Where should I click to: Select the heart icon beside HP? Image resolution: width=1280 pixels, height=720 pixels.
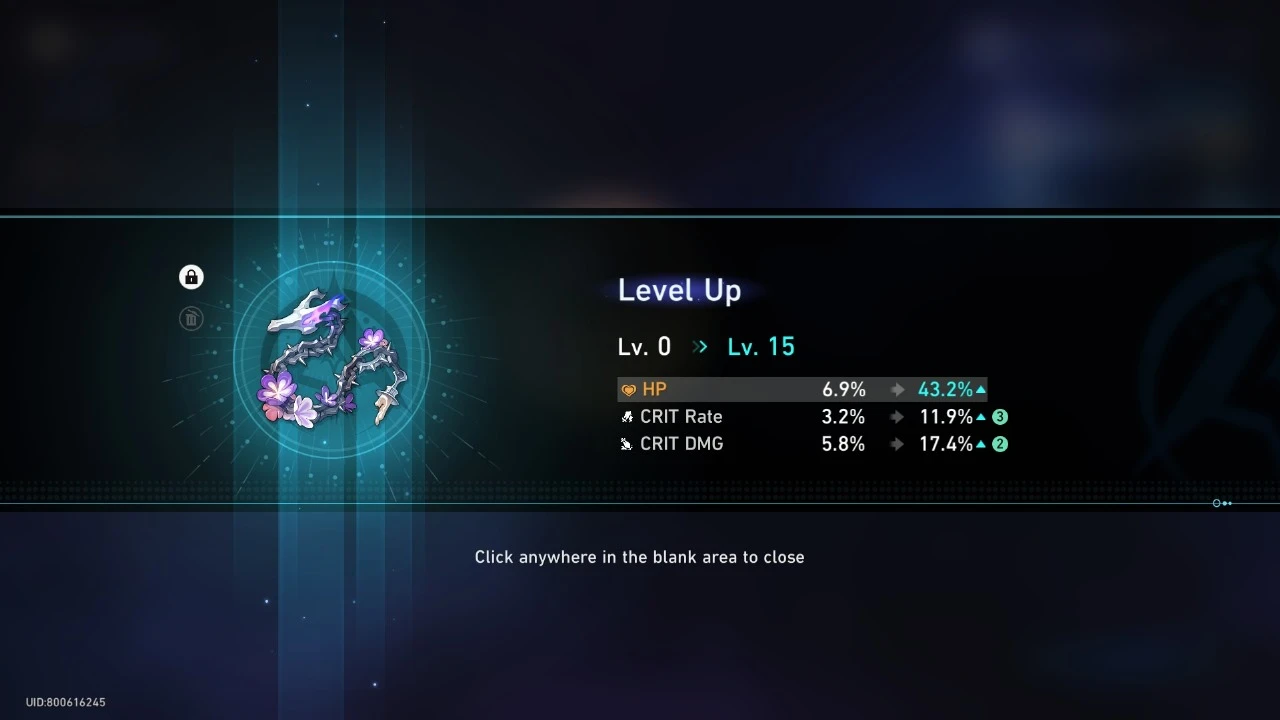[x=629, y=389]
